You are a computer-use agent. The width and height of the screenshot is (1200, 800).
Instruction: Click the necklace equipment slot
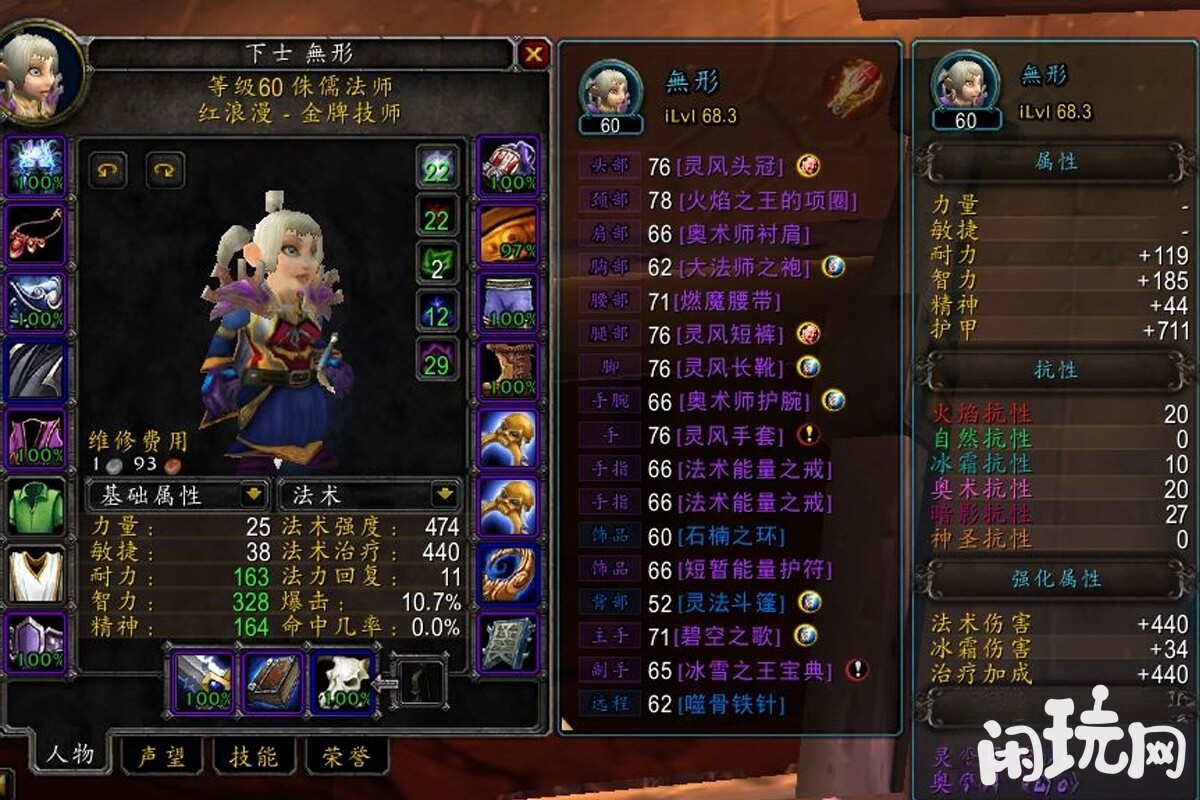(36, 234)
